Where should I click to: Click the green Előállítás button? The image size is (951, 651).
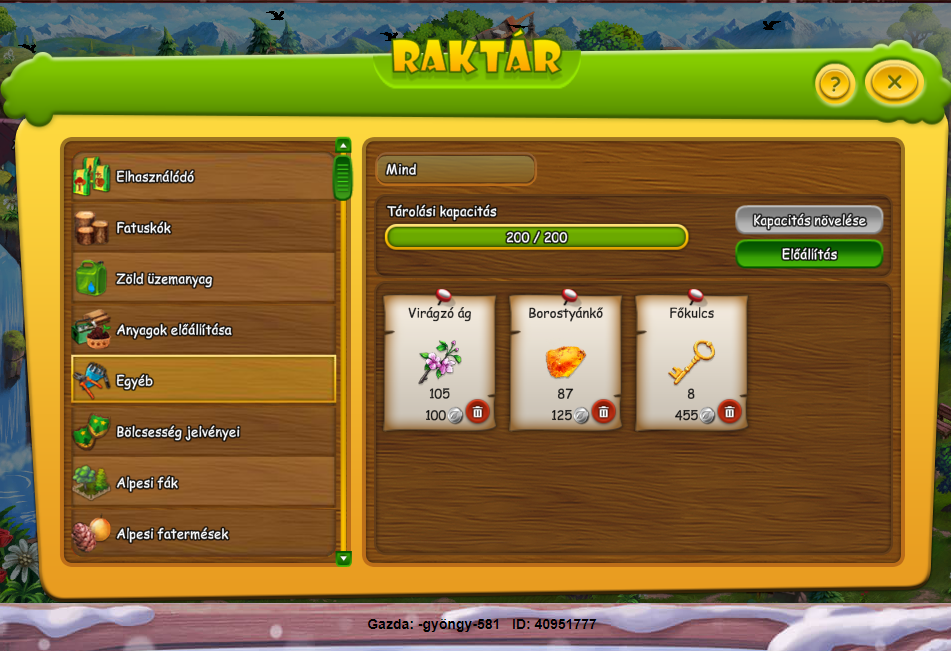pos(809,254)
